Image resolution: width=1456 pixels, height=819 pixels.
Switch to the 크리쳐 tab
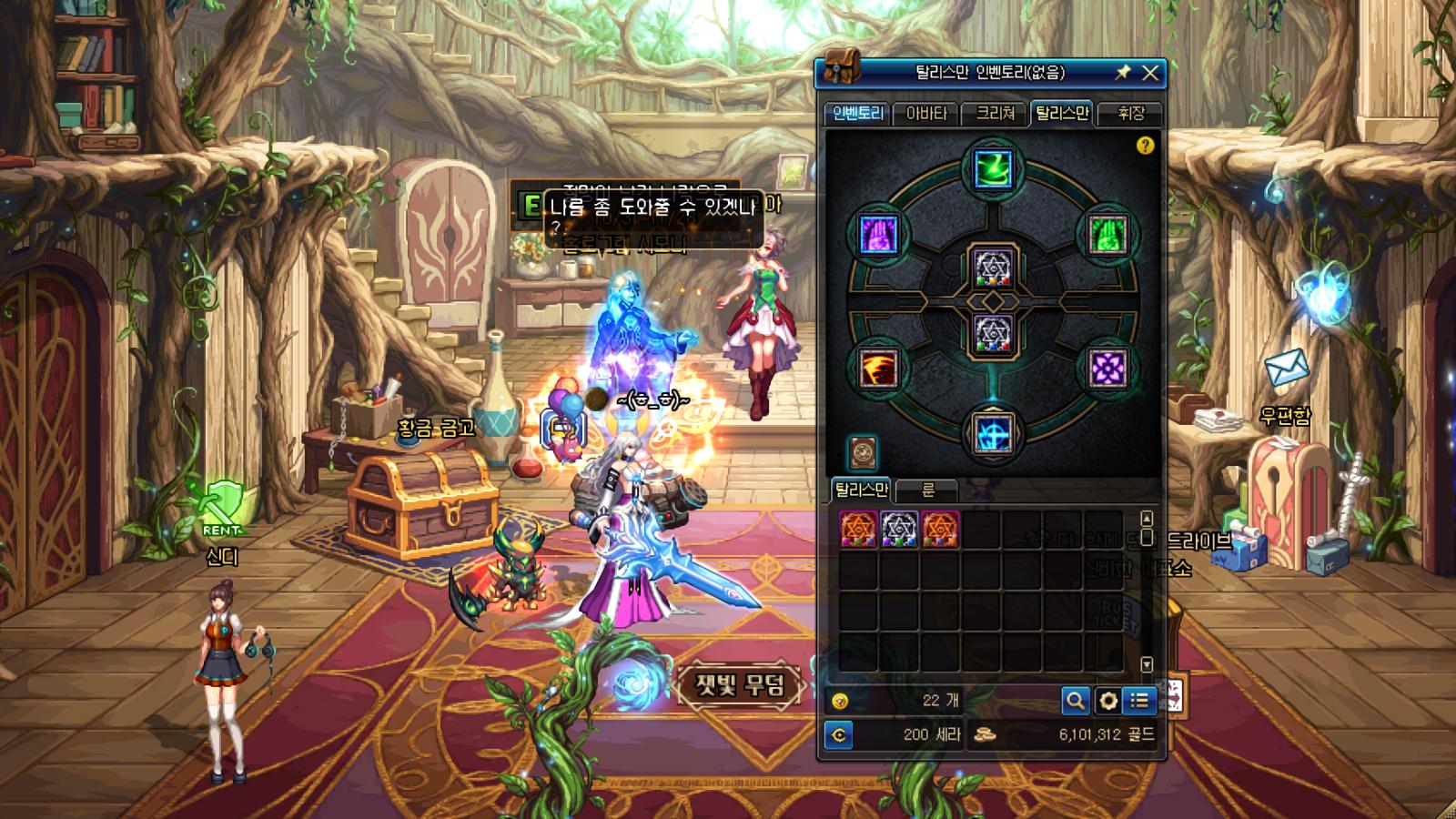pos(995,114)
